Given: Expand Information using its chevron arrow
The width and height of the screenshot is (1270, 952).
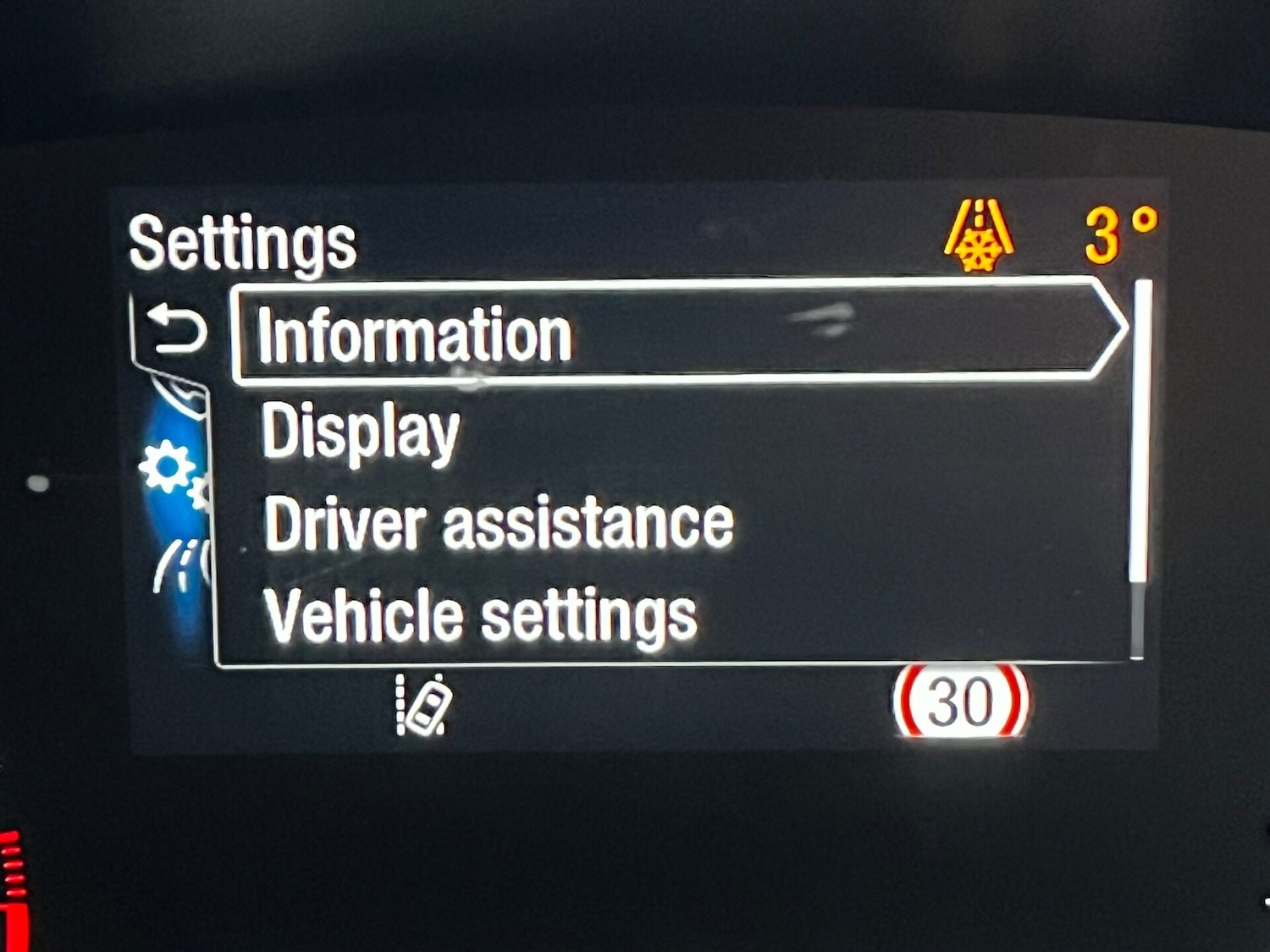Looking at the screenshot, I should (x=1109, y=332).
